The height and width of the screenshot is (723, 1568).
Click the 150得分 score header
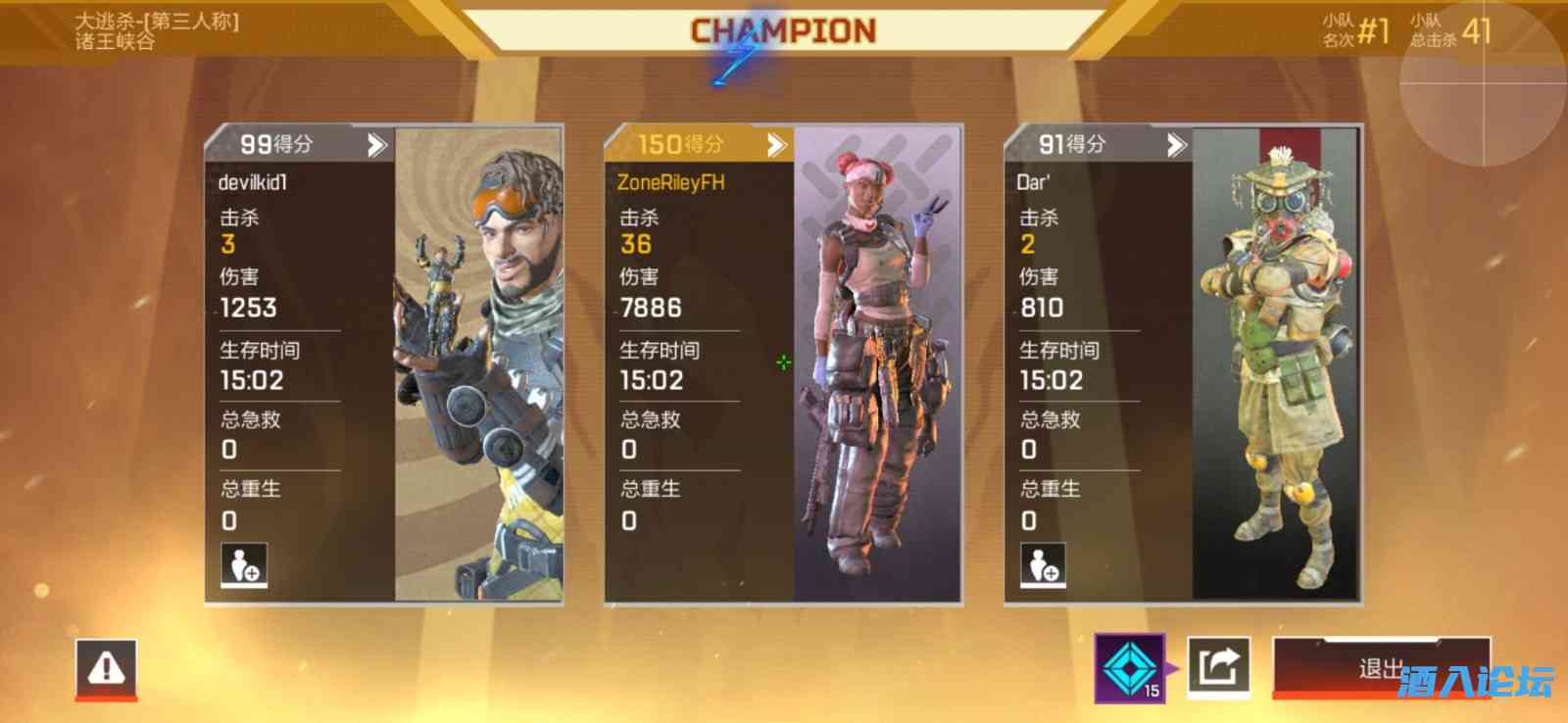[676, 144]
